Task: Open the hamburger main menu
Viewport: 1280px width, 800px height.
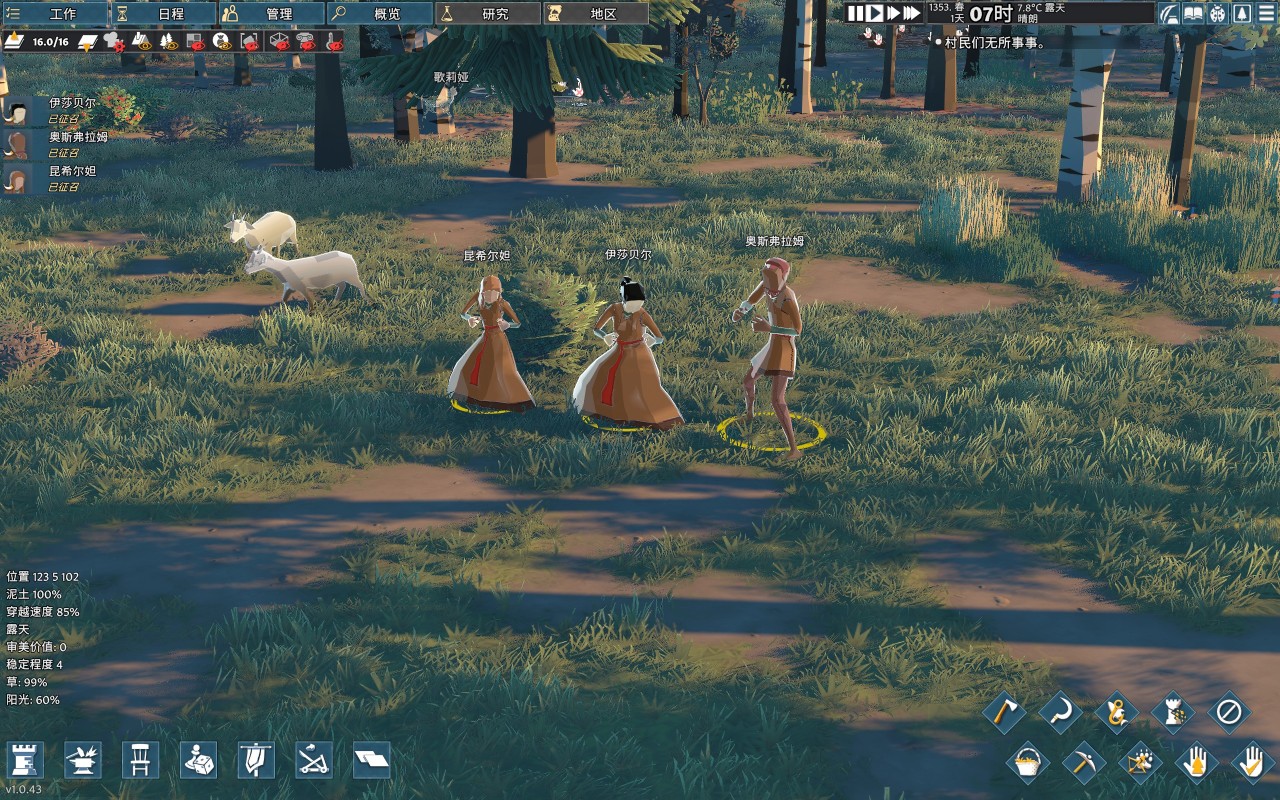Action: (x=1267, y=13)
